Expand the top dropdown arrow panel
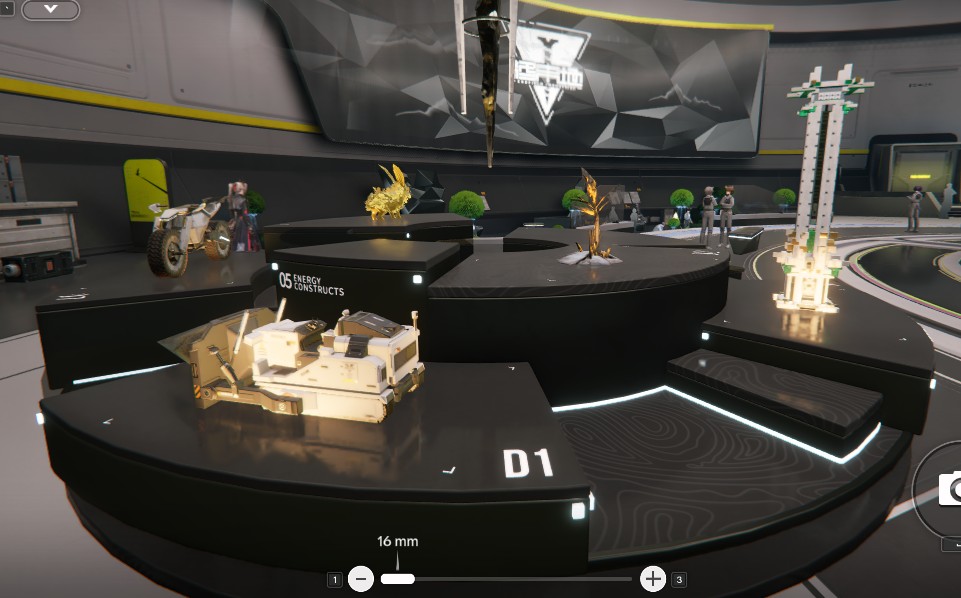Viewport: 961px width, 598px height. click(50, 10)
